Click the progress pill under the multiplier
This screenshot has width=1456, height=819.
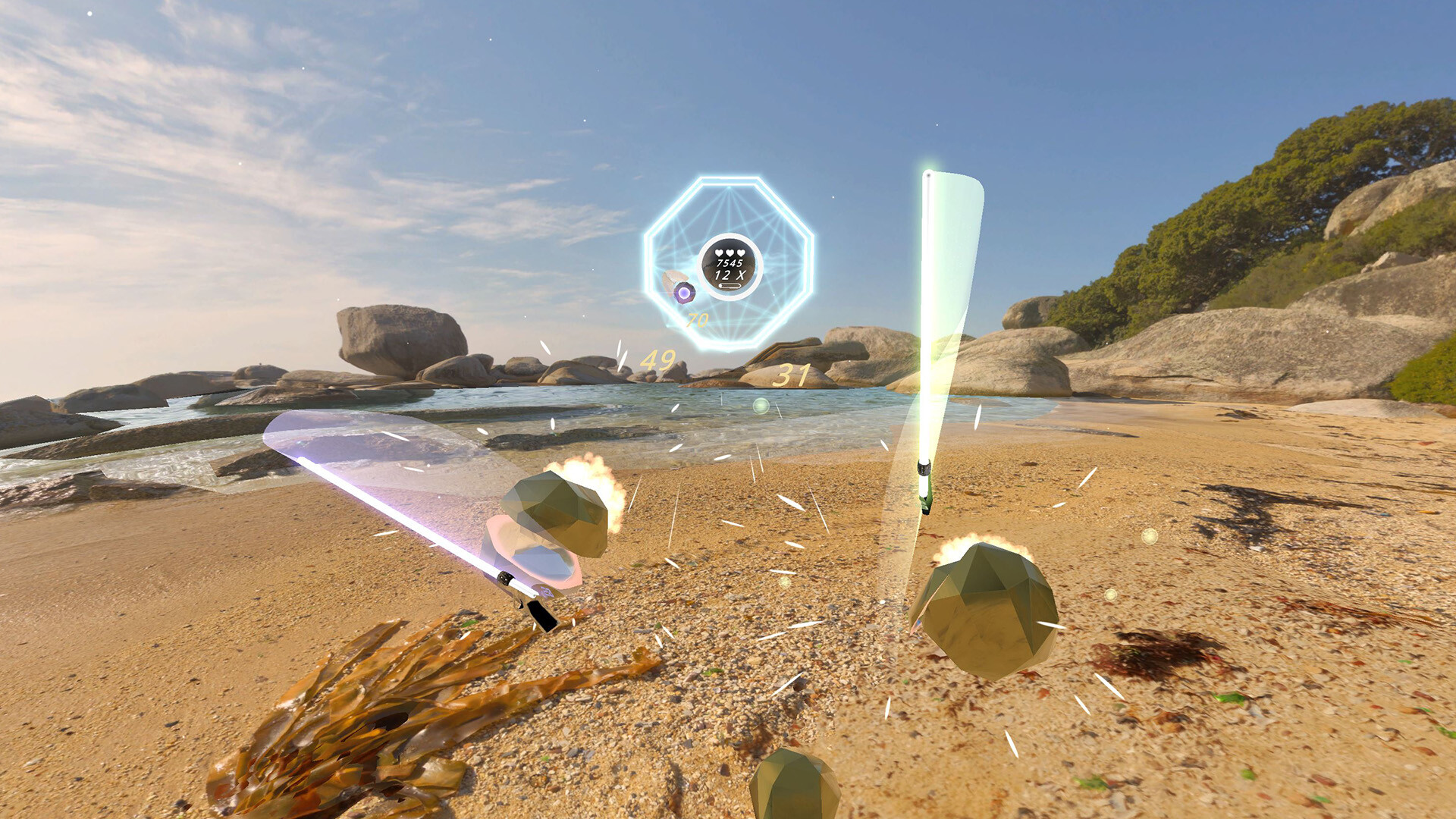730,286
